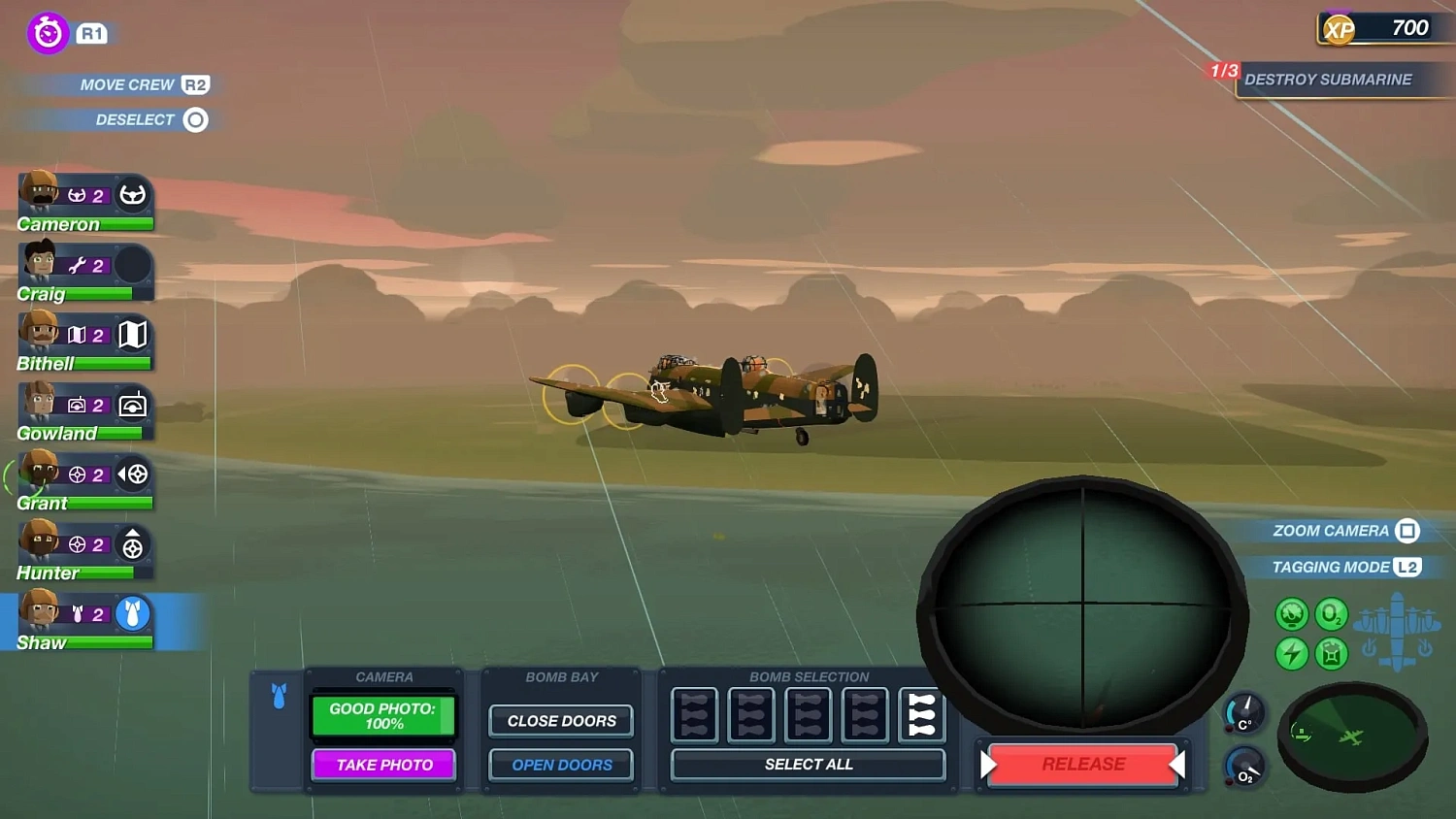Click the DESTROY SUBMARINE objective banner
Screen dimensions: 1456x819
click(1332, 80)
